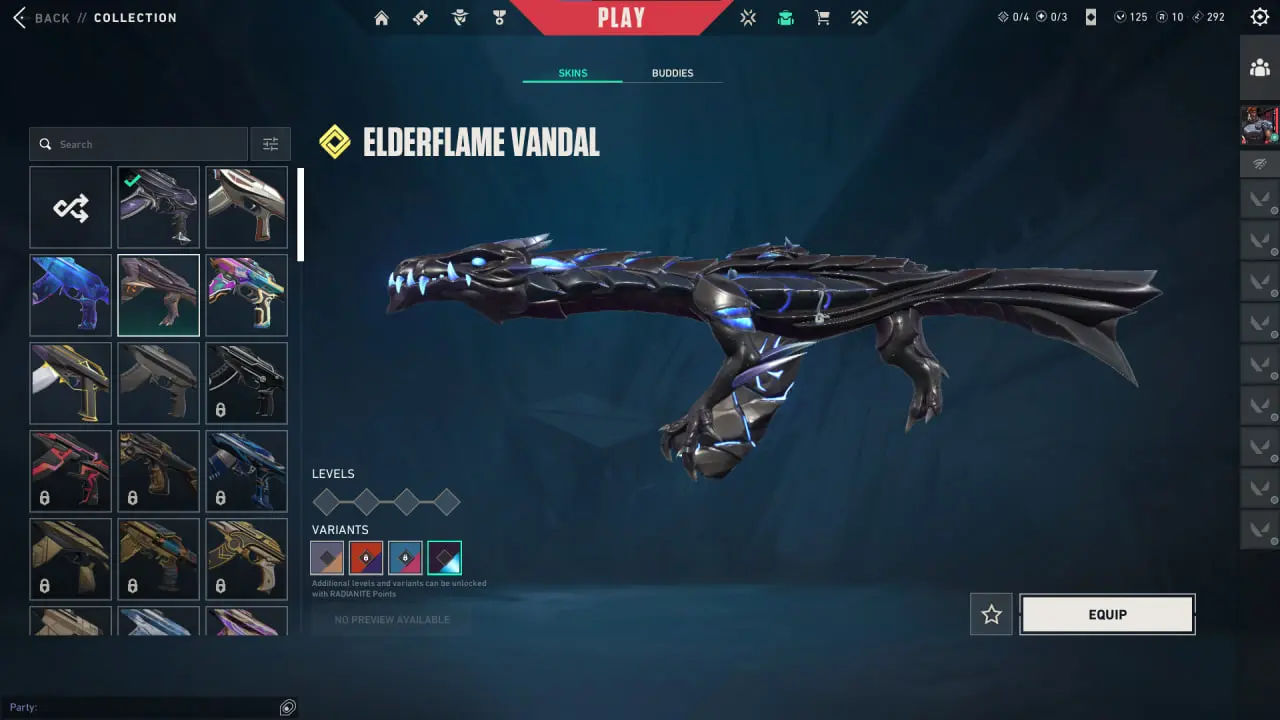Switch to the Buddies tab

coord(672,73)
